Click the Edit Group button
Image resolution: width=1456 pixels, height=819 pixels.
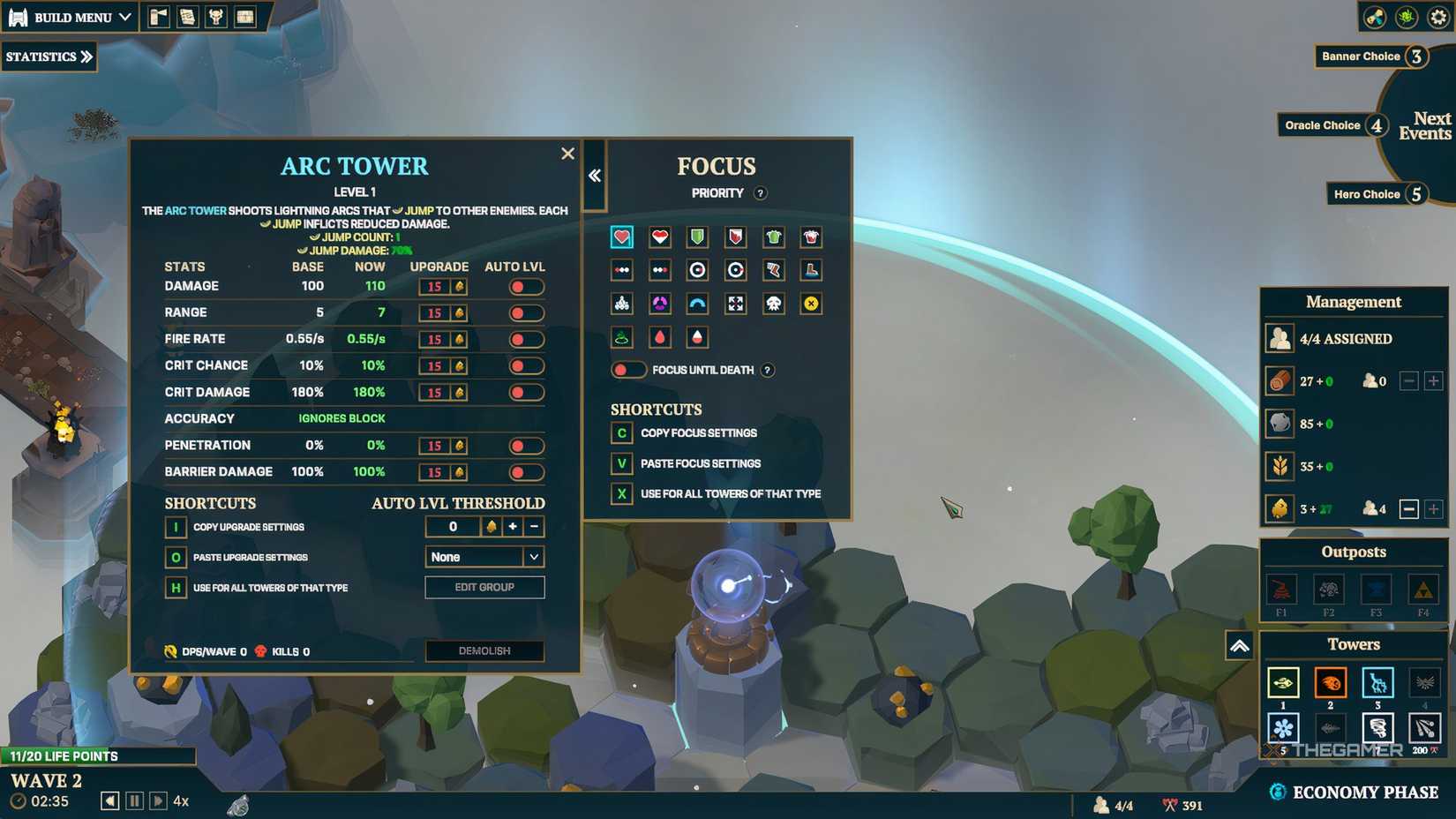tap(484, 586)
